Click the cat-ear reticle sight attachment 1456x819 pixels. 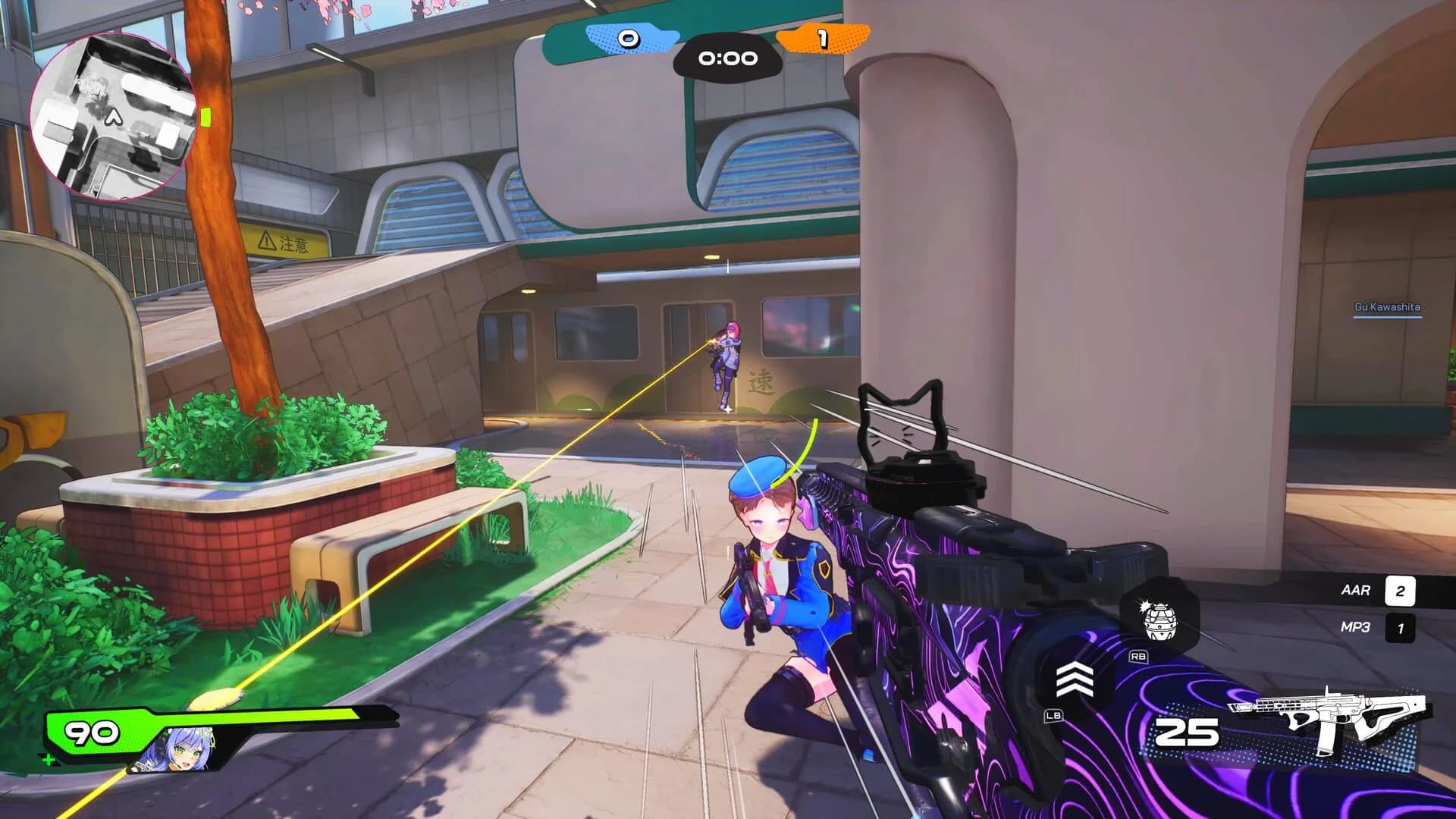[905, 421]
